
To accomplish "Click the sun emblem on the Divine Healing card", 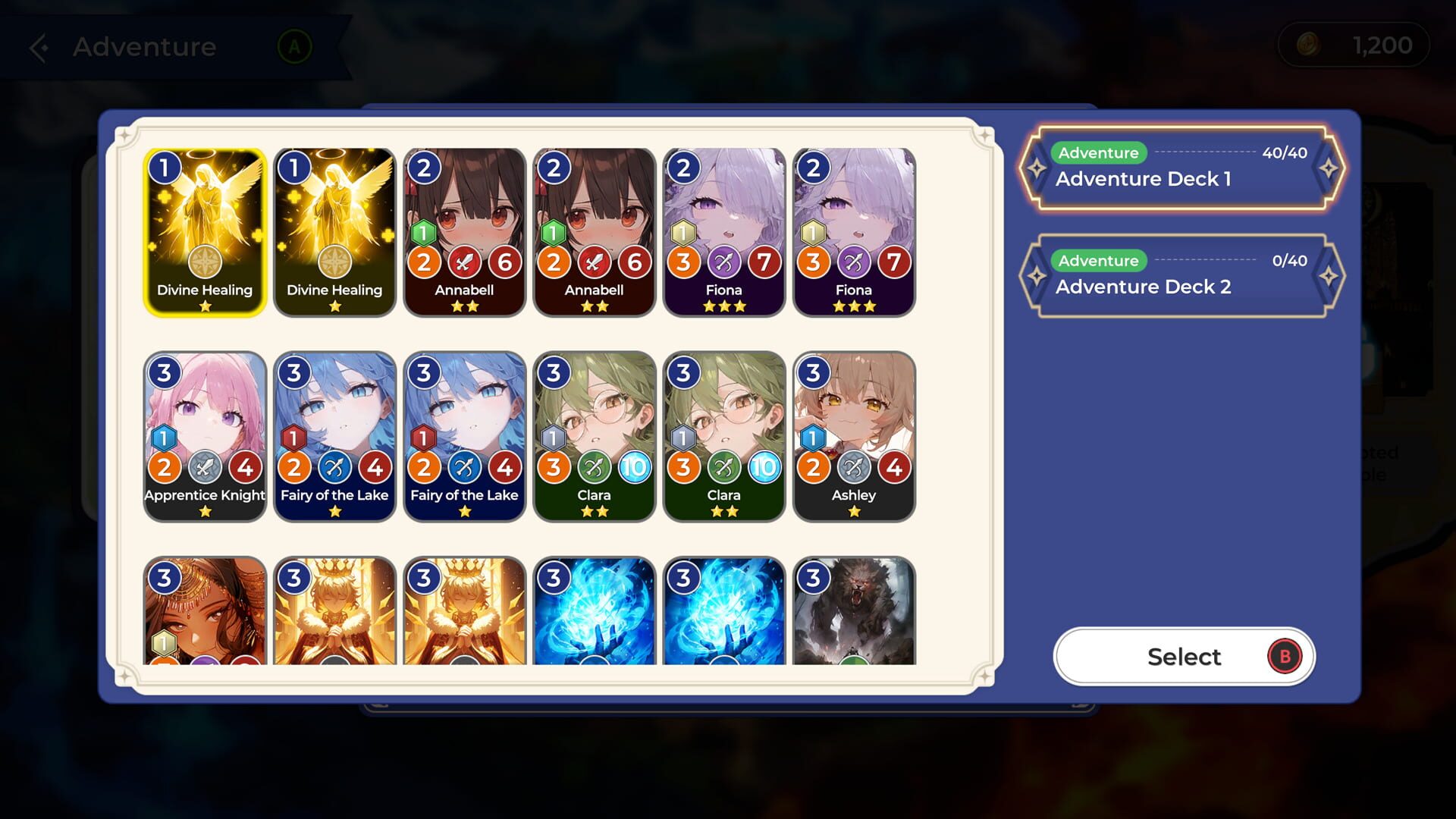I will tap(204, 262).
